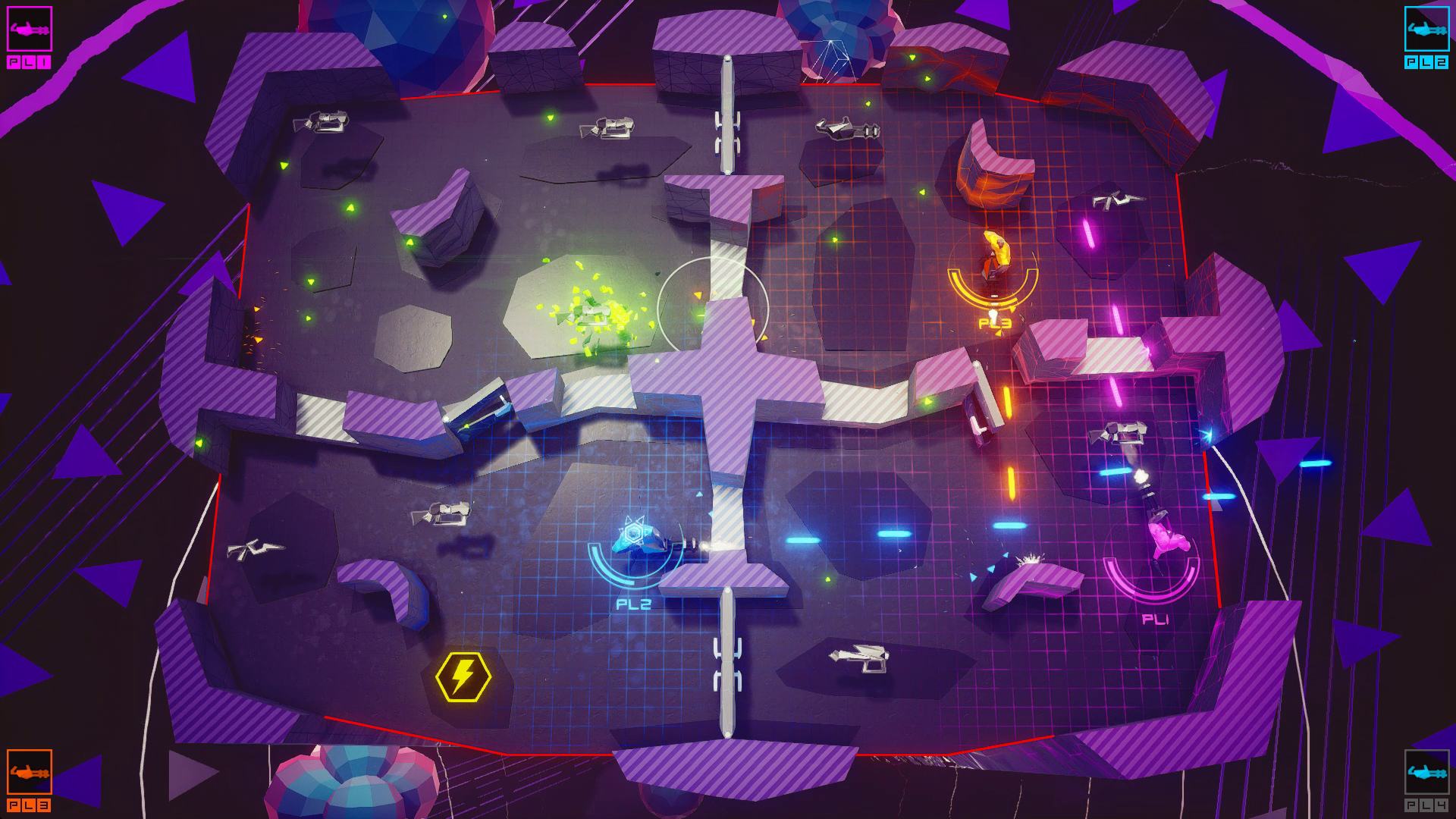
Task: Click the orange PL3 weapon icon
Action: tap(30, 772)
